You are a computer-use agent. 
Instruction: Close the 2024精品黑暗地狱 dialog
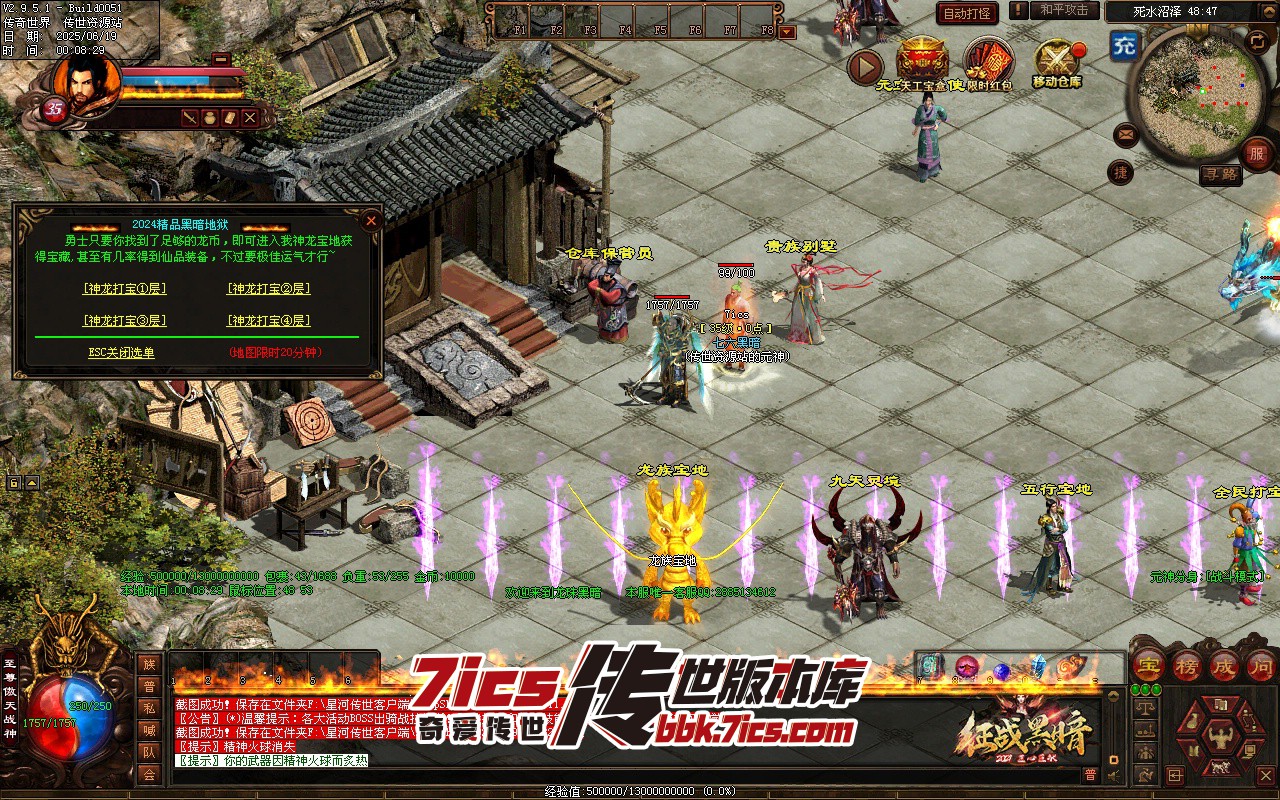click(371, 220)
